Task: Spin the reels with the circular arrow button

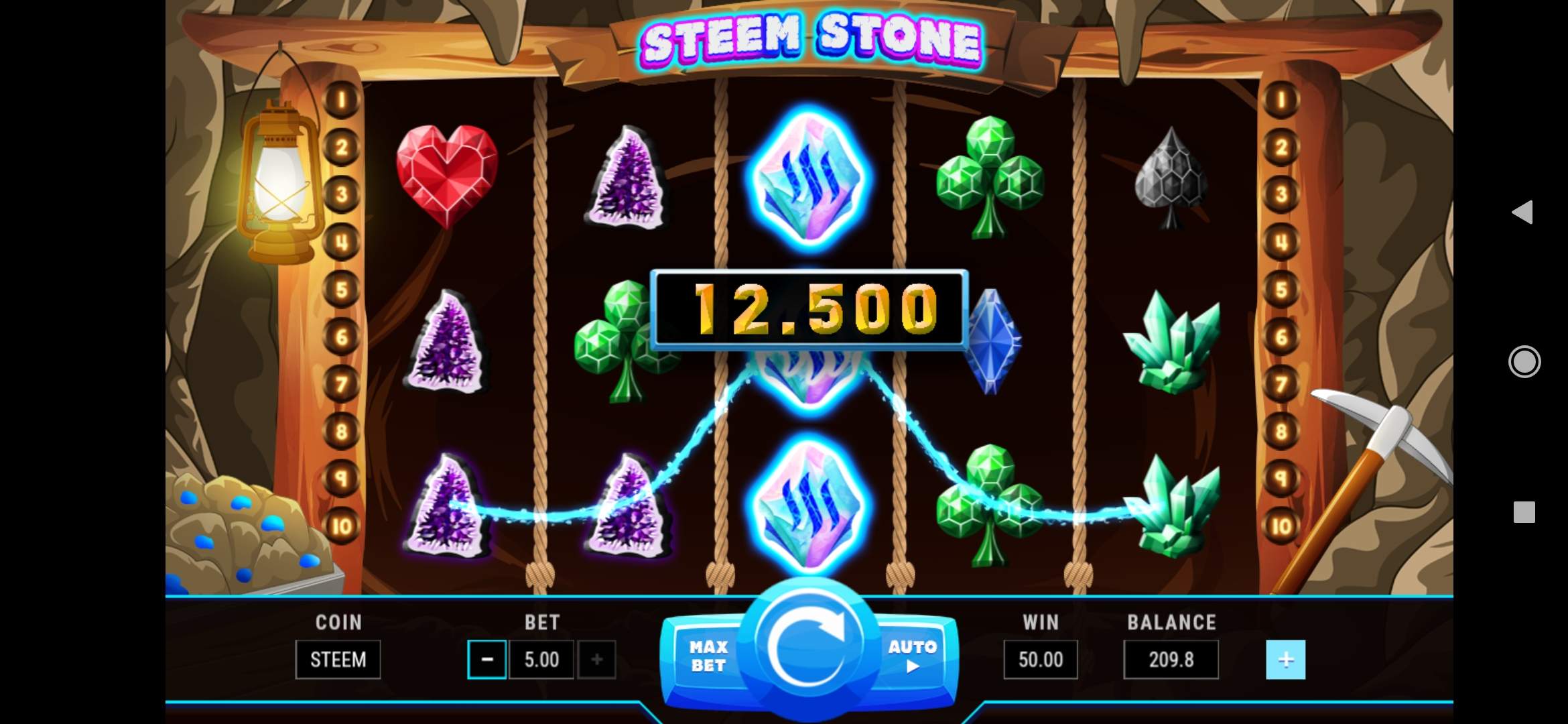Action: coord(809,646)
